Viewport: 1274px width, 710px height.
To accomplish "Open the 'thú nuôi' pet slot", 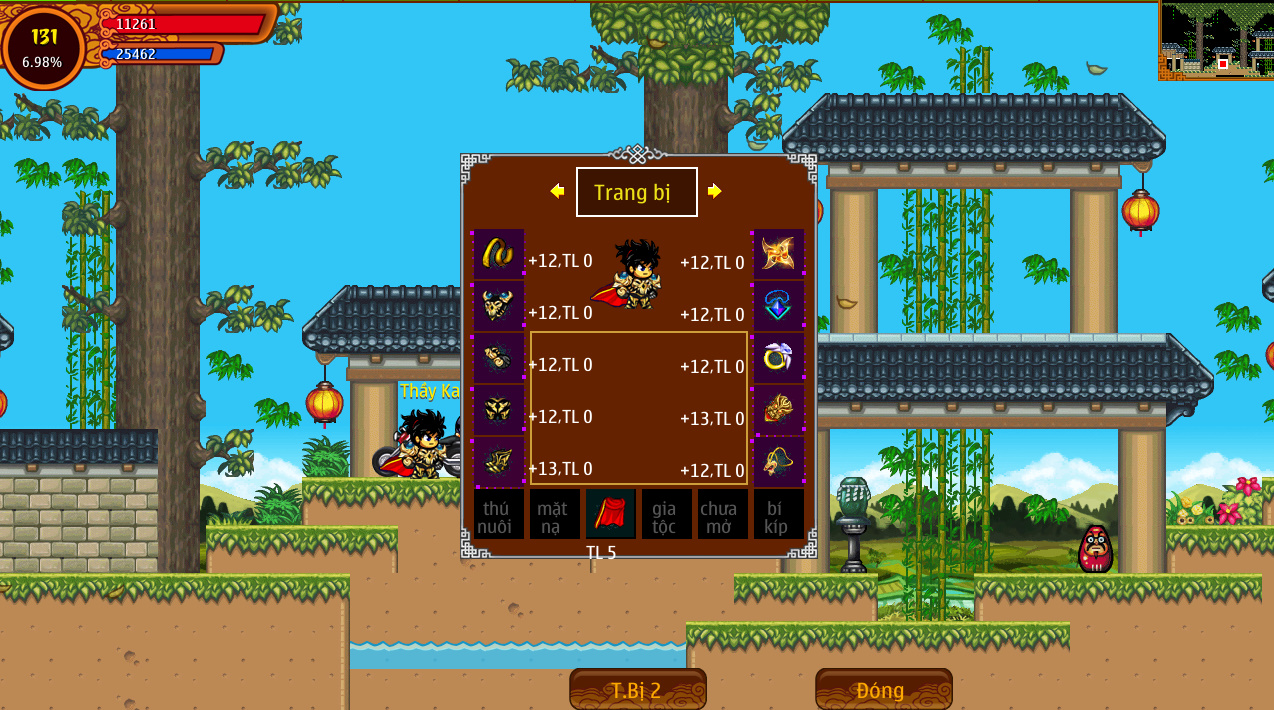I will tap(498, 514).
